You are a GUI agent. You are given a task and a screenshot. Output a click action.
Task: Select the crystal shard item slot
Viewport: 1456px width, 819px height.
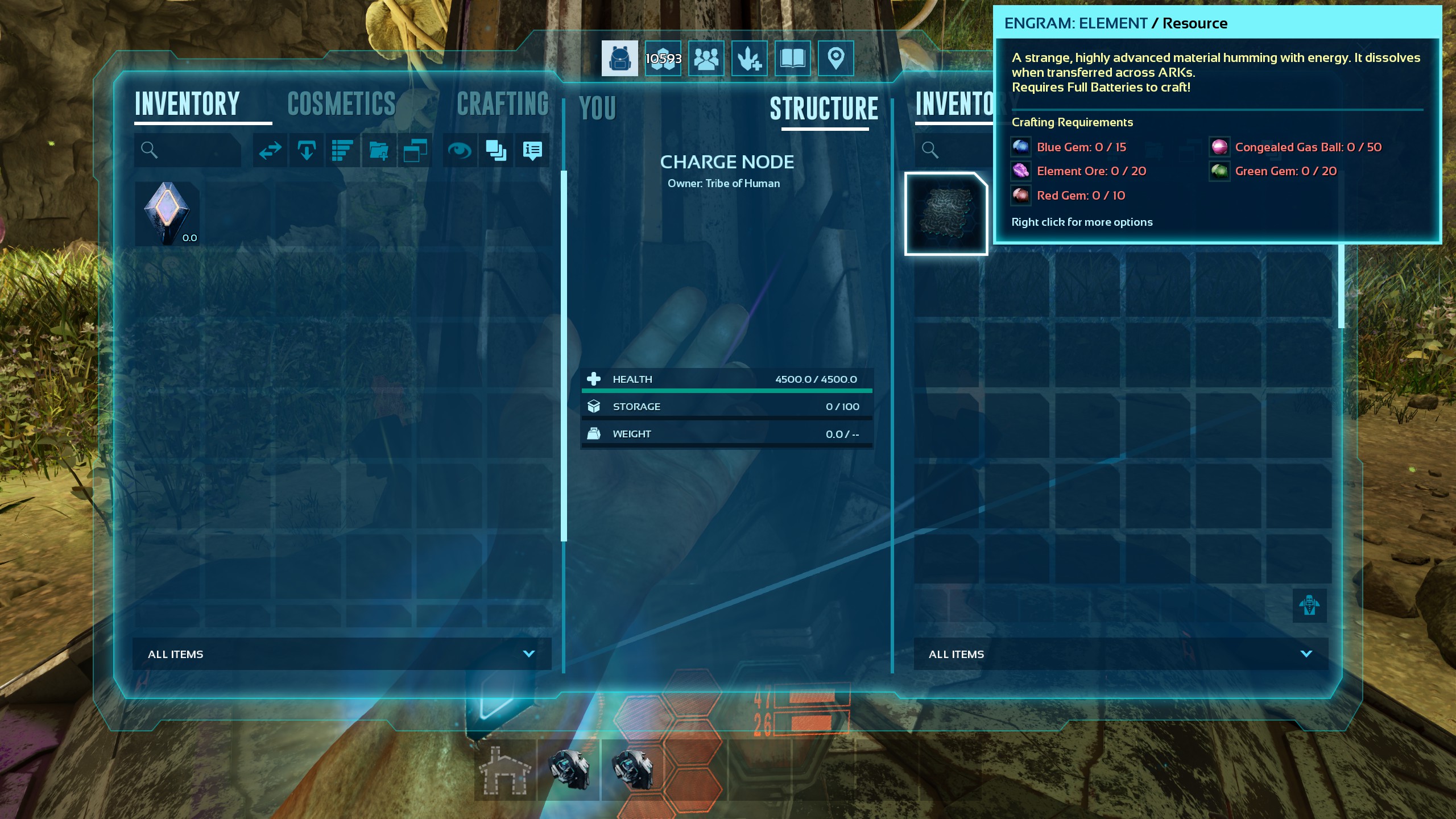[x=167, y=214]
